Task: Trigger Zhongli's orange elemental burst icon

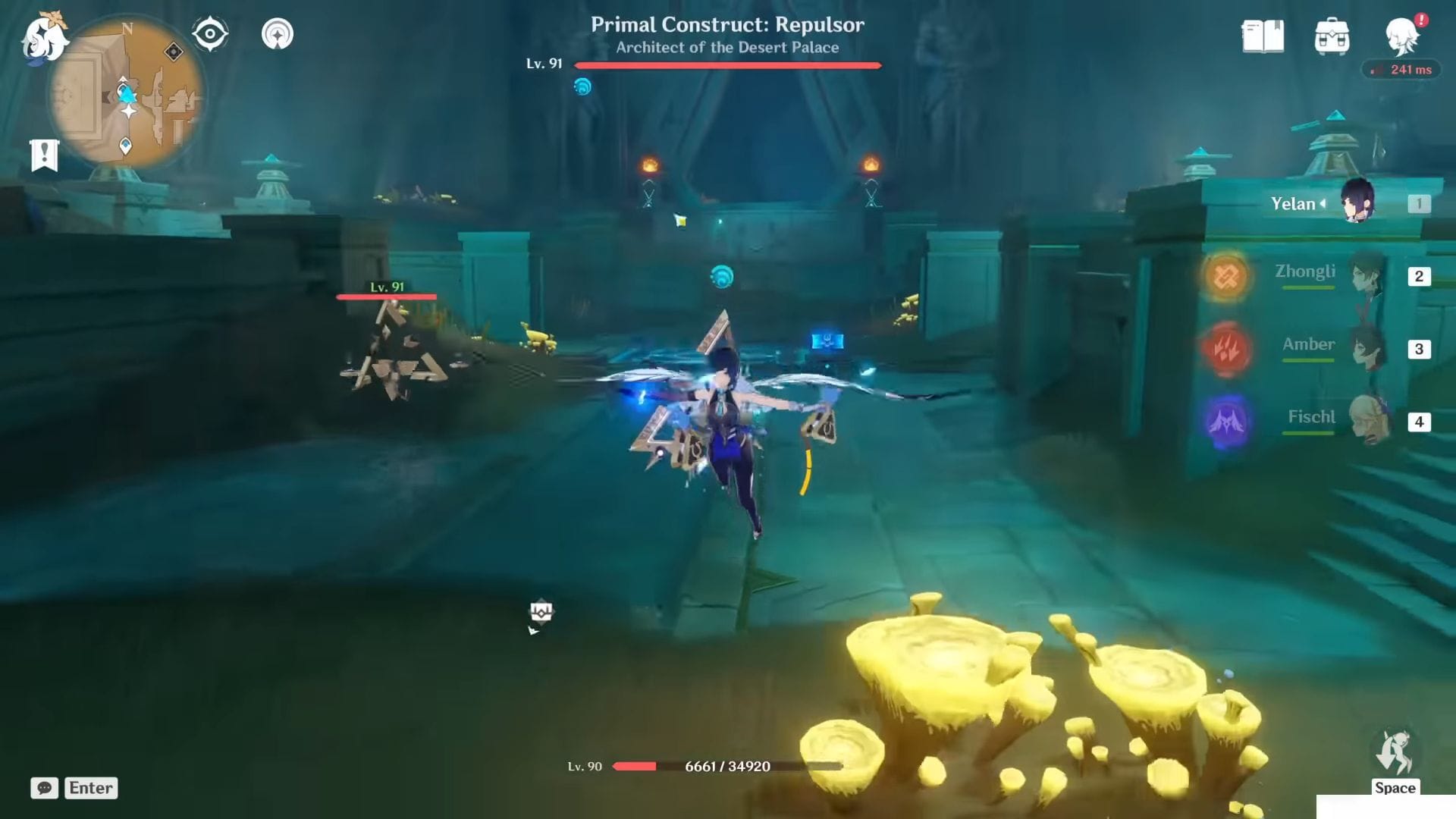Action: click(x=1226, y=276)
